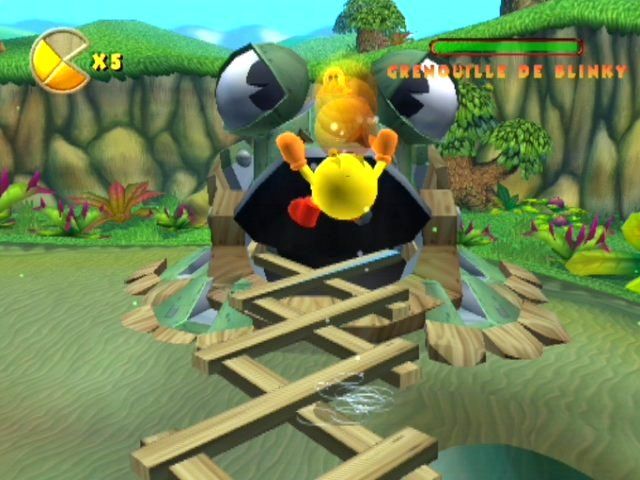Click the yellow Pac-Man health wedge icon
This screenshot has width=640, height=480.
[x=59, y=59]
